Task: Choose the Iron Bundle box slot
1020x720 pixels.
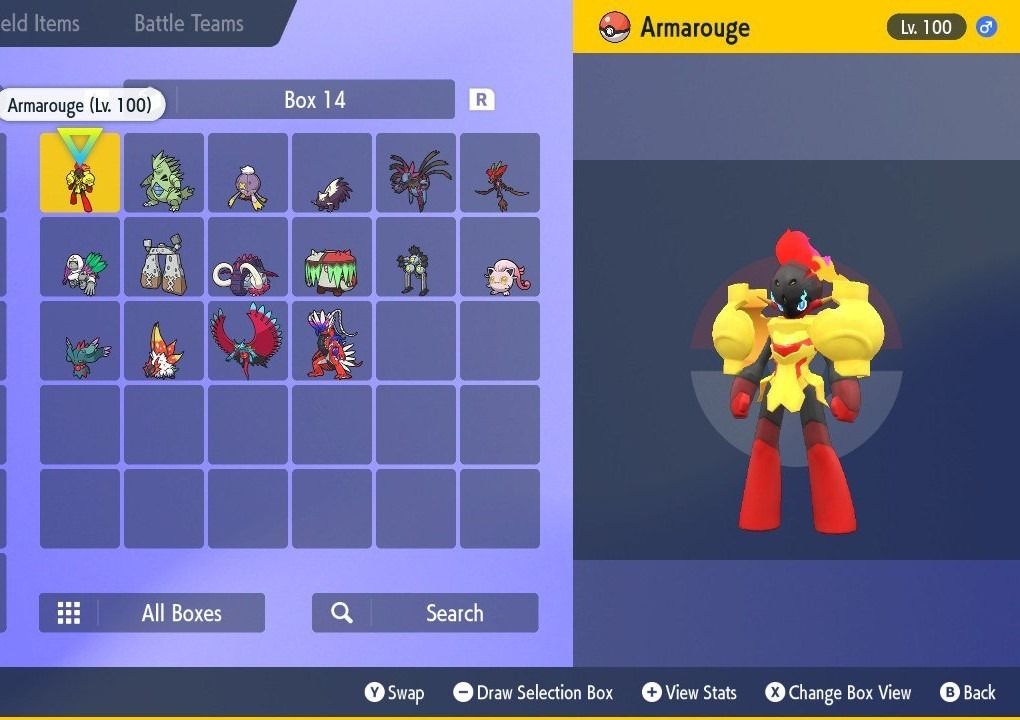Action: (164, 341)
